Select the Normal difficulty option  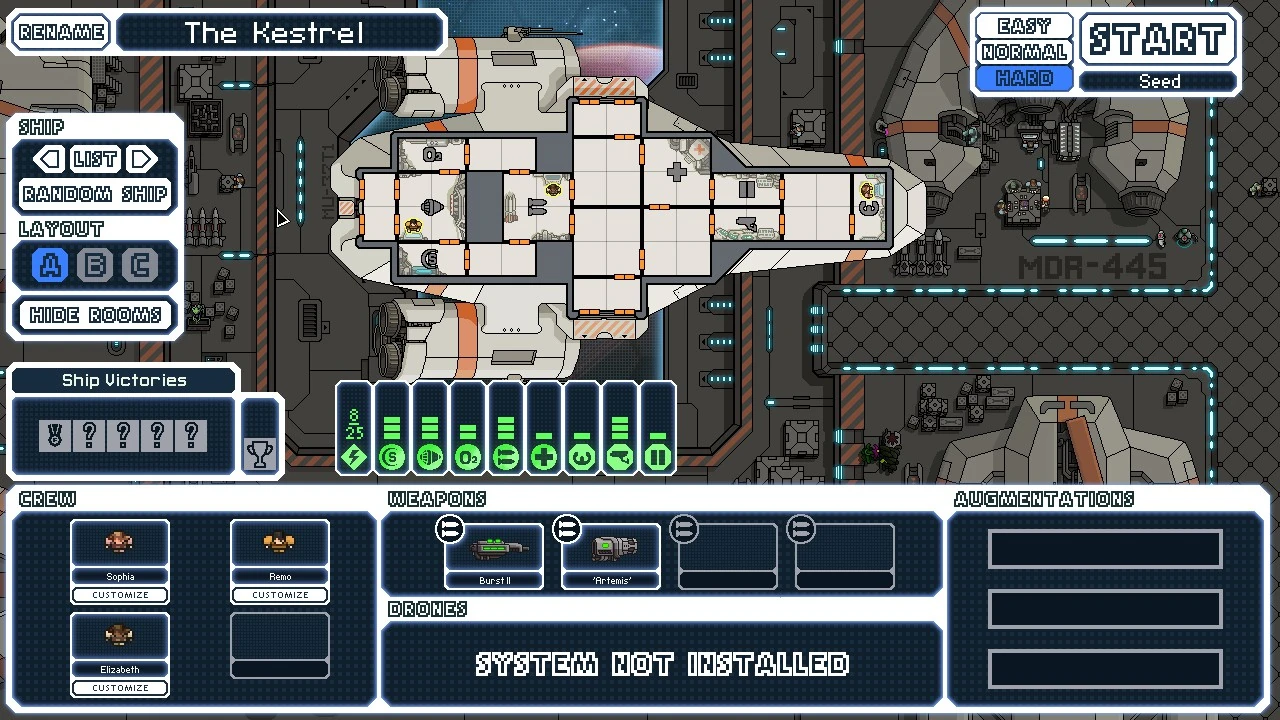tap(1022, 51)
